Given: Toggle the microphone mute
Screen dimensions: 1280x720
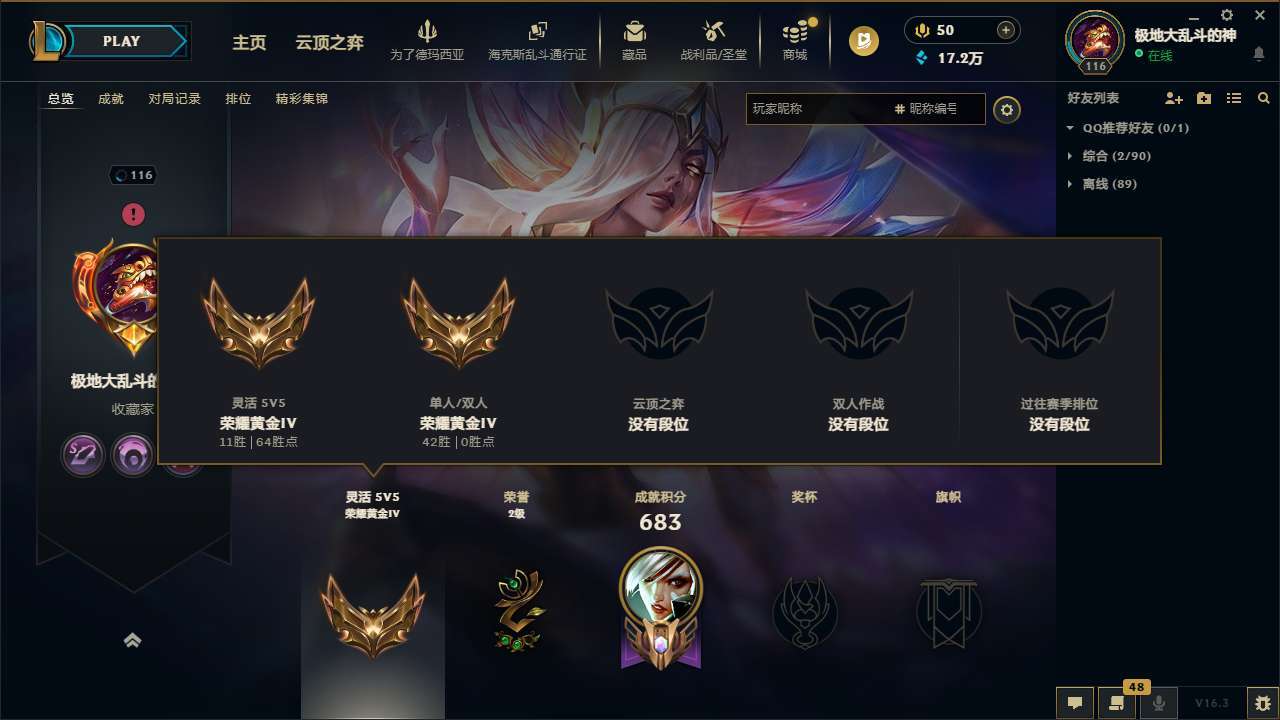Looking at the screenshot, I should [x=1160, y=704].
